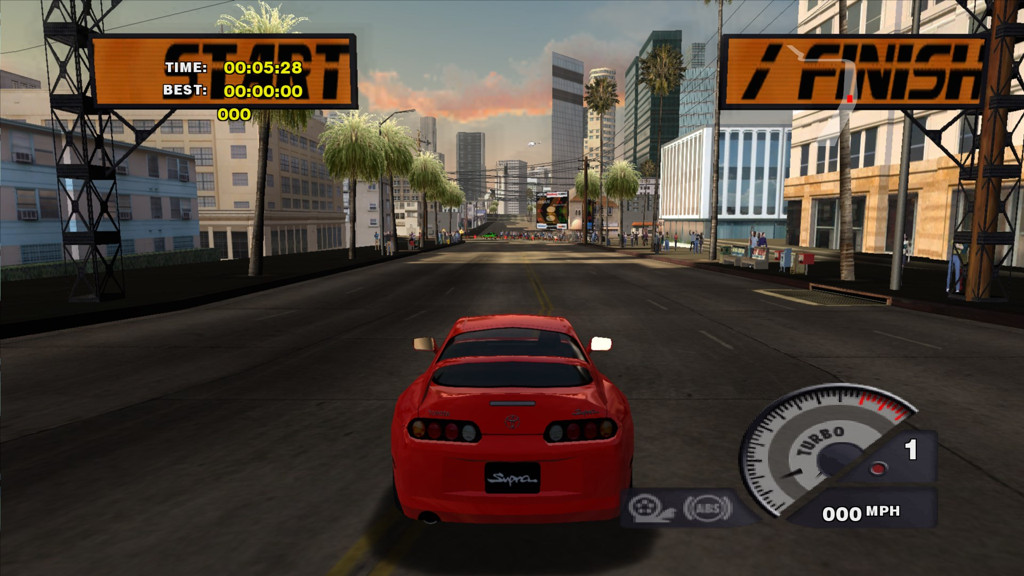Click the red shift light indicator
Viewport: 1024px width, 576px height.
[877, 468]
